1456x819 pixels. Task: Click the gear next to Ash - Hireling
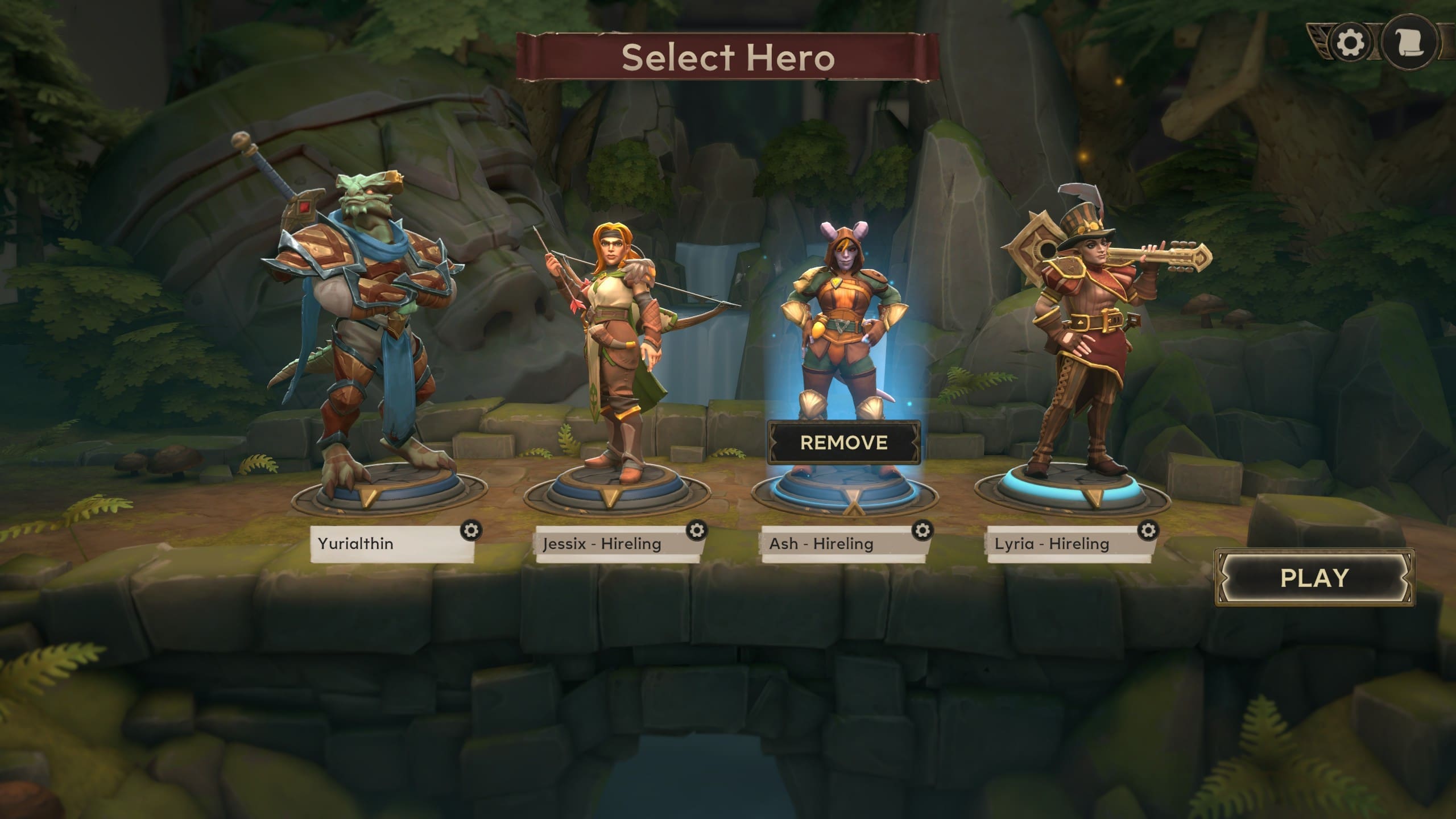click(922, 530)
